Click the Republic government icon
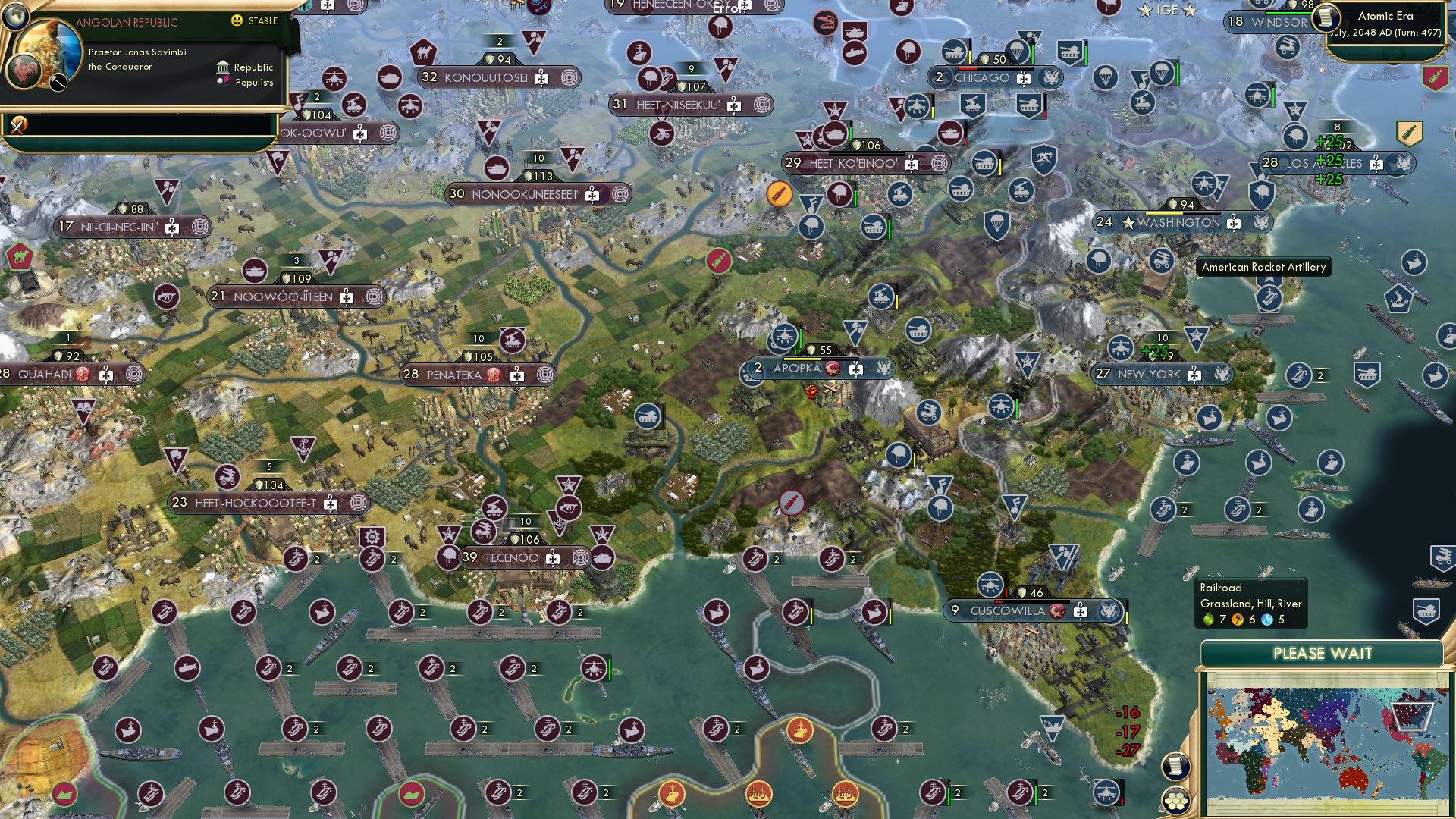Screen dimensions: 1456x819 [x=224, y=68]
